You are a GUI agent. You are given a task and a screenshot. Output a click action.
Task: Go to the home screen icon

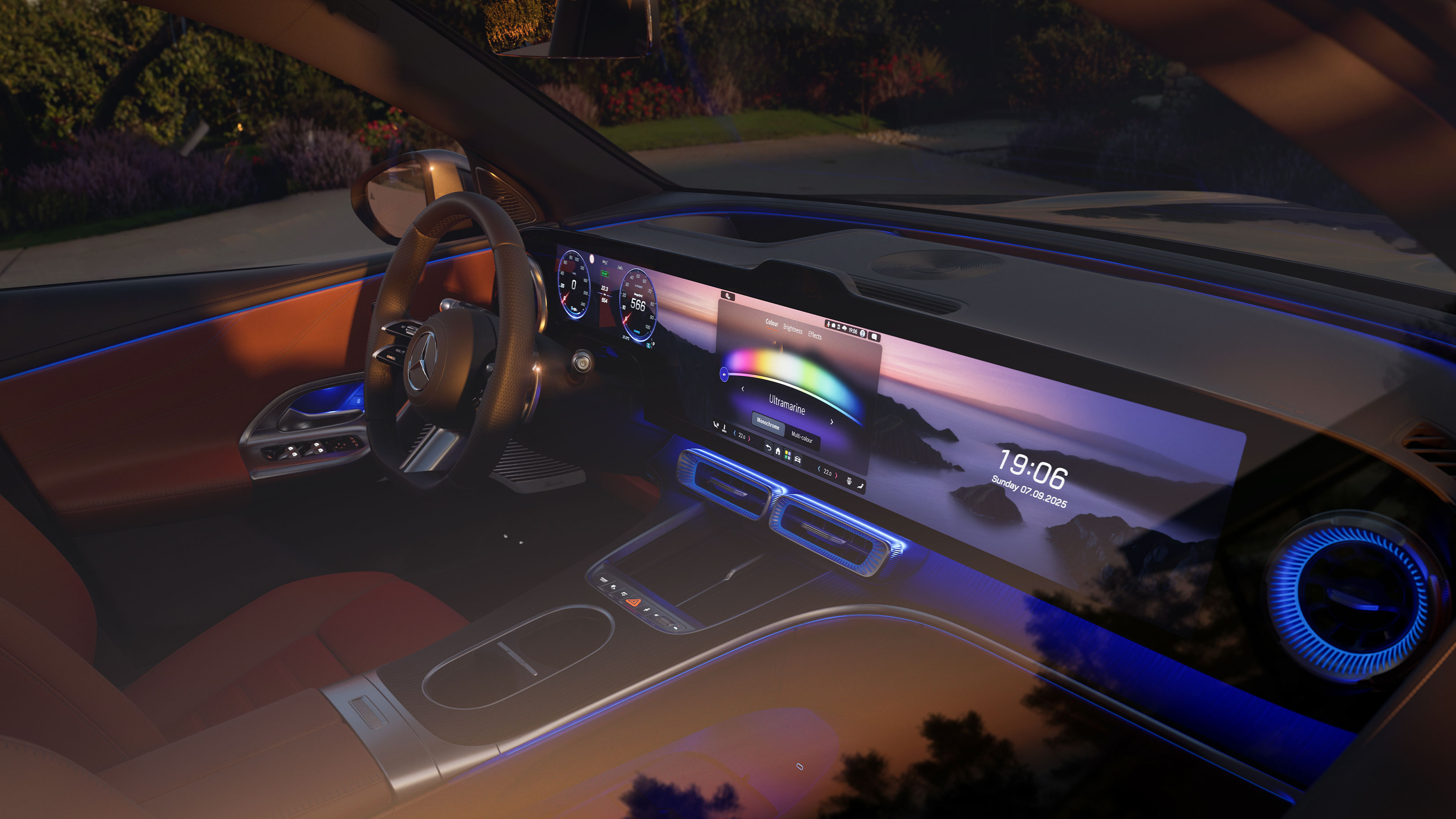tap(778, 451)
